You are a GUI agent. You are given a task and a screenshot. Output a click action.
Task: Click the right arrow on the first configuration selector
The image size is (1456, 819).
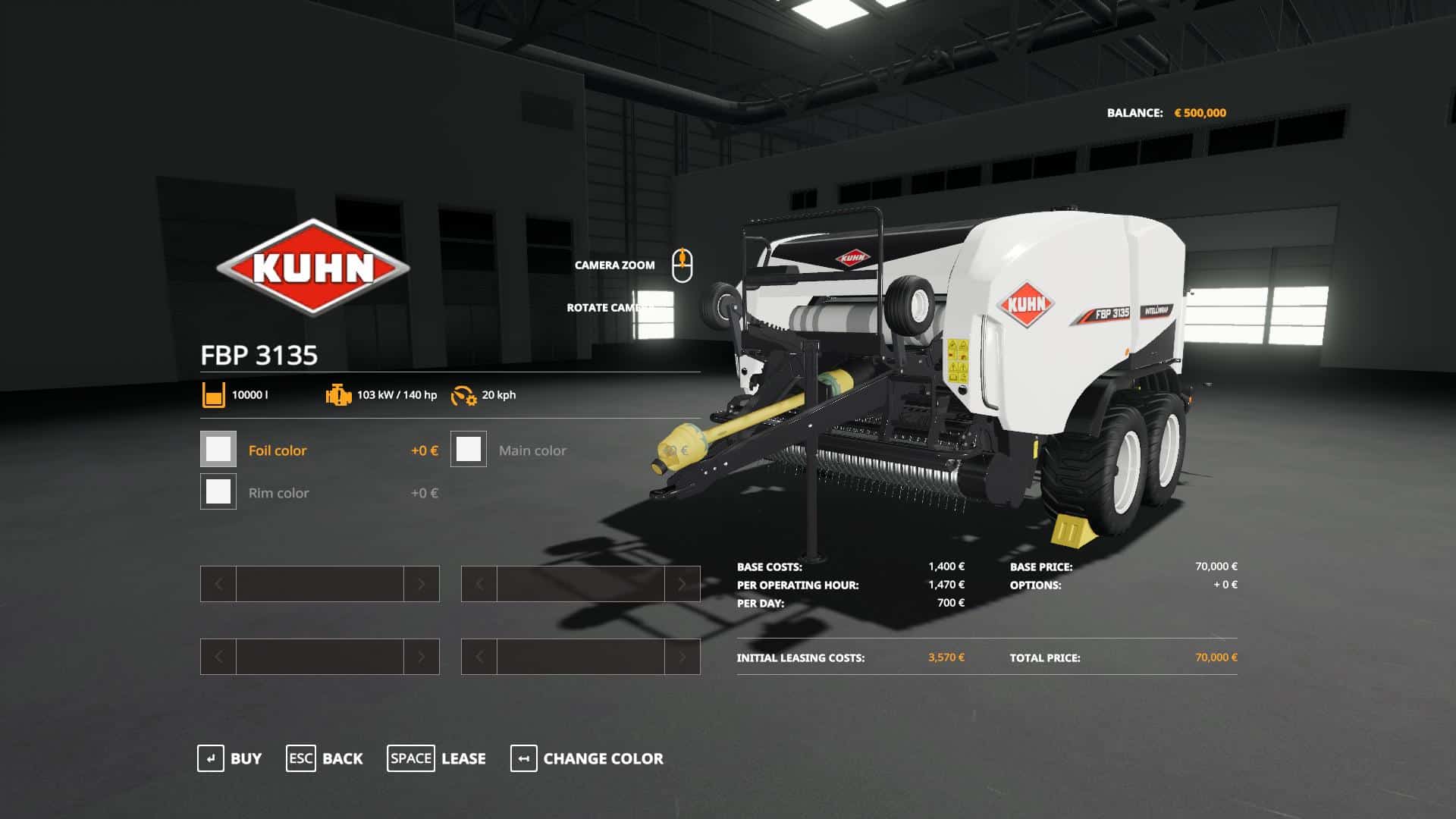(x=422, y=583)
